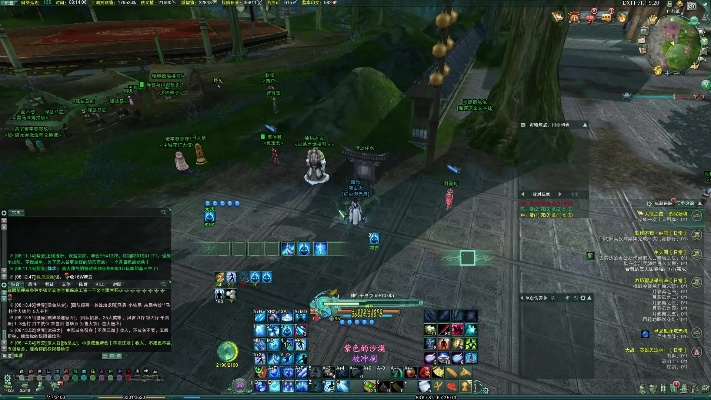This screenshot has width=711, height=400.
Task: Select the golden-haired portrait icon above skill bars
Action: coord(219,278)
